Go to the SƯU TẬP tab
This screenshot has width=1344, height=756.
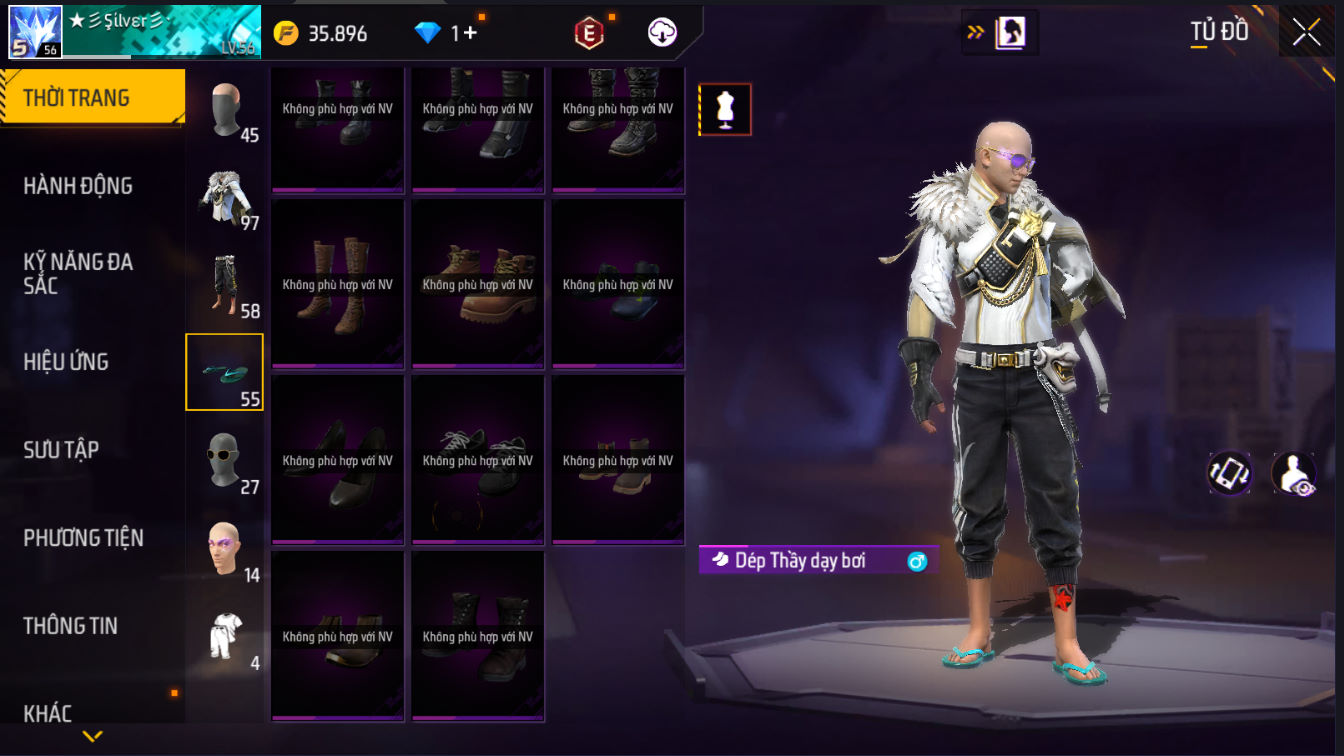(61, 450)
